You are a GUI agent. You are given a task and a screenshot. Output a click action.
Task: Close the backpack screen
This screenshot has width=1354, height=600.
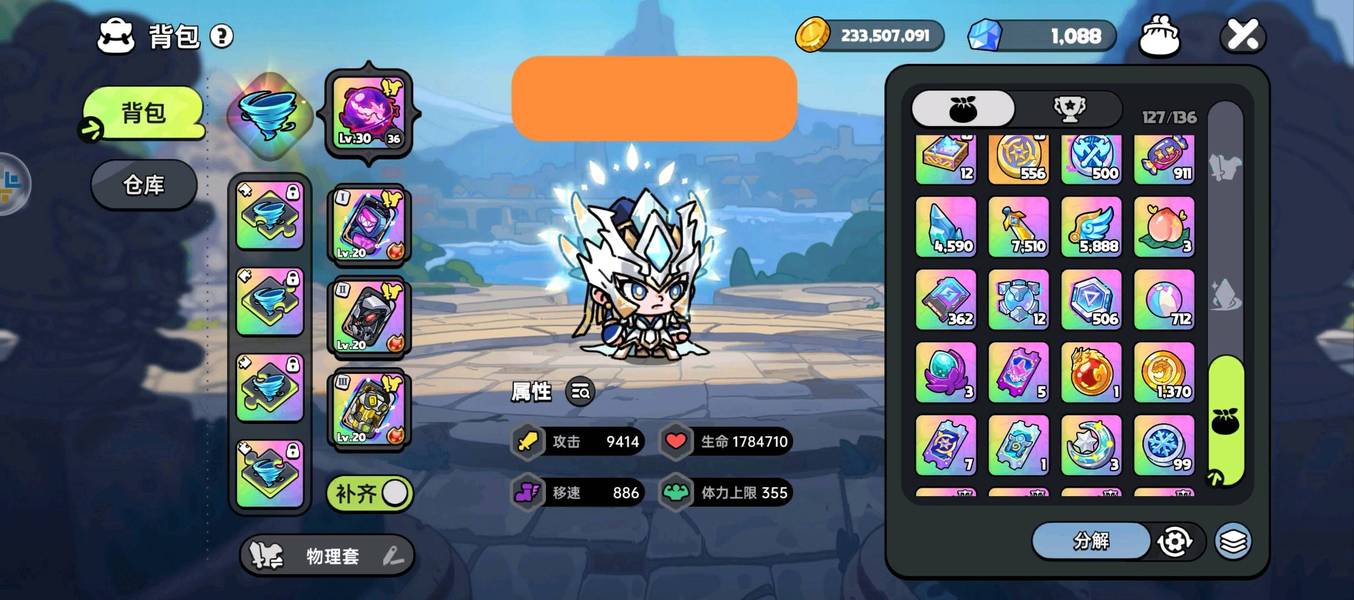pyautogui.click(x=1242, y=36)
